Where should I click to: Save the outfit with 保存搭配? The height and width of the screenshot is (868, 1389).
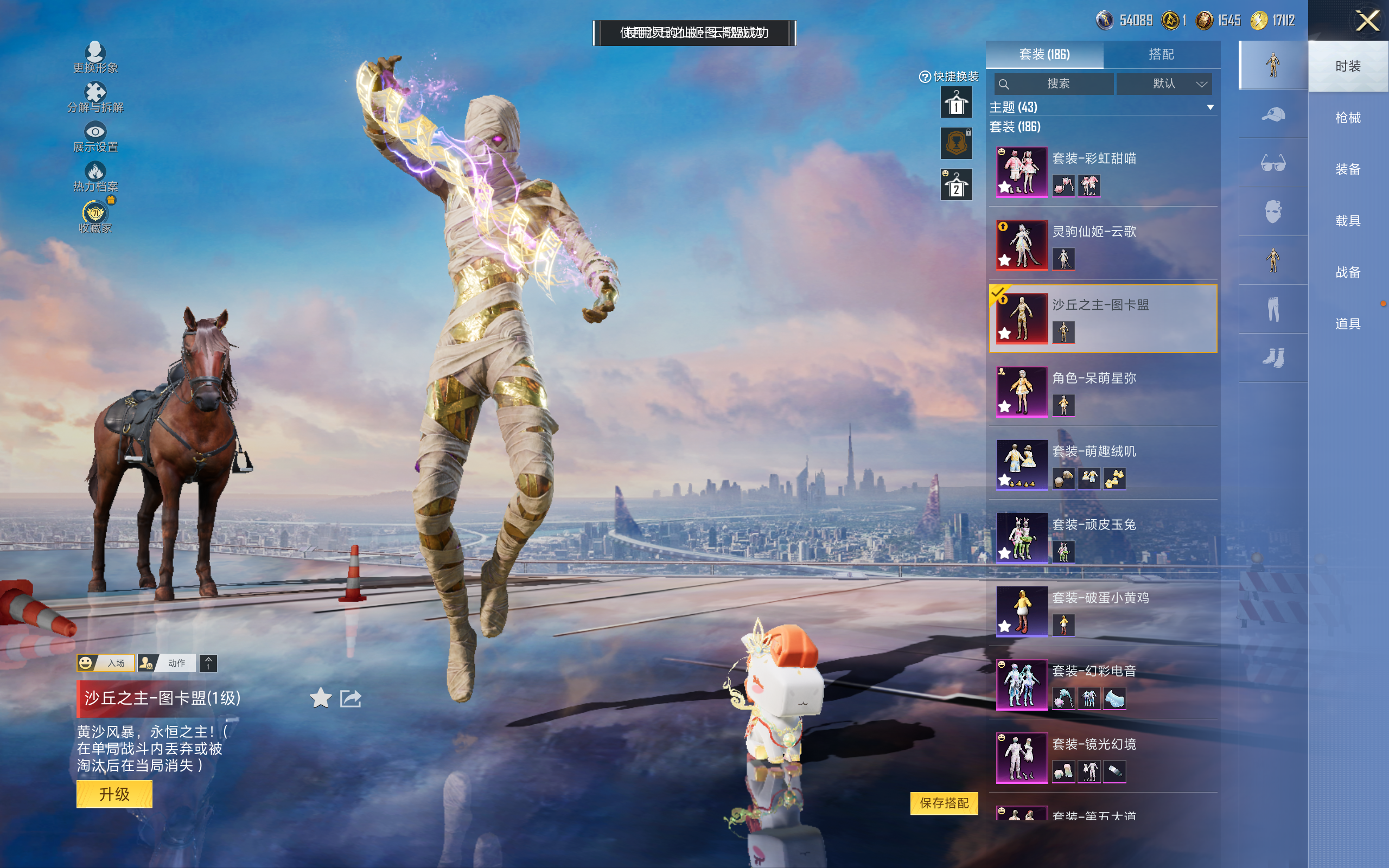tap(944, 802)
